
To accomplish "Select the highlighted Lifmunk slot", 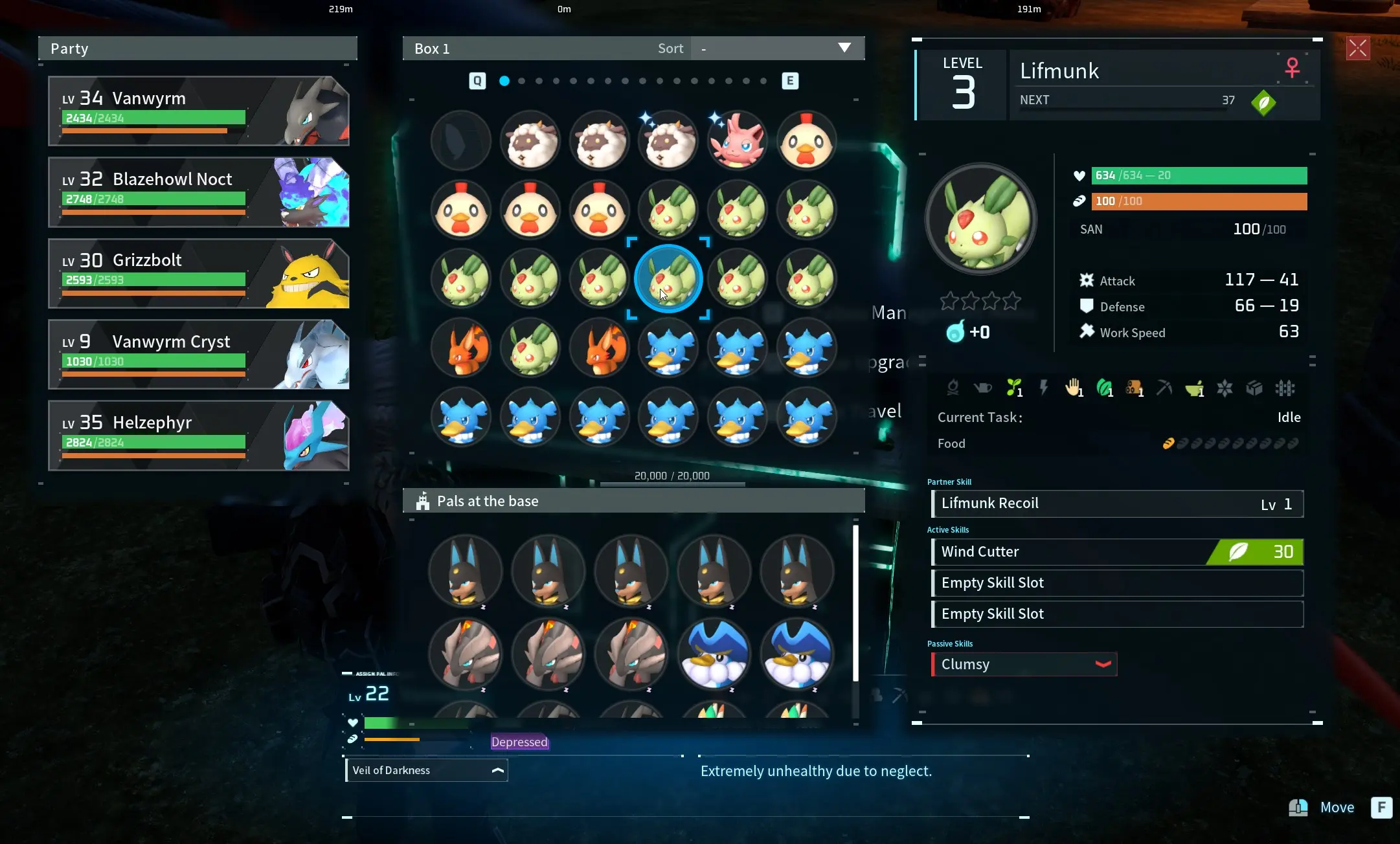I will click(668, 279).
